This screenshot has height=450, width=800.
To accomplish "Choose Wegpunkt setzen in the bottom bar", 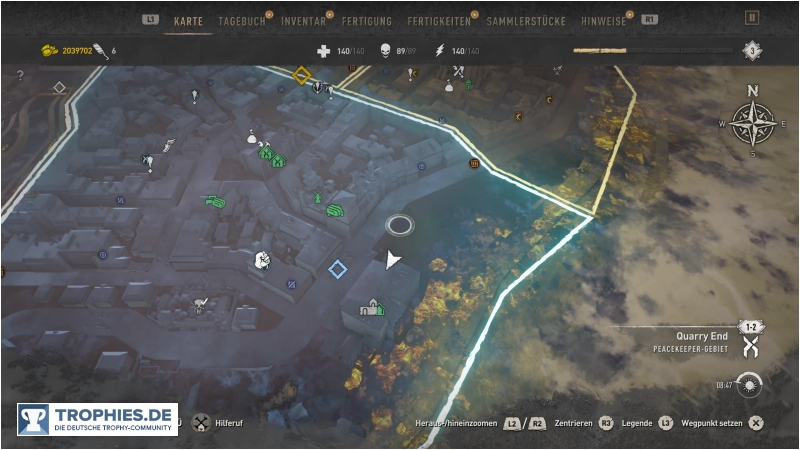I will coord(712,423).
